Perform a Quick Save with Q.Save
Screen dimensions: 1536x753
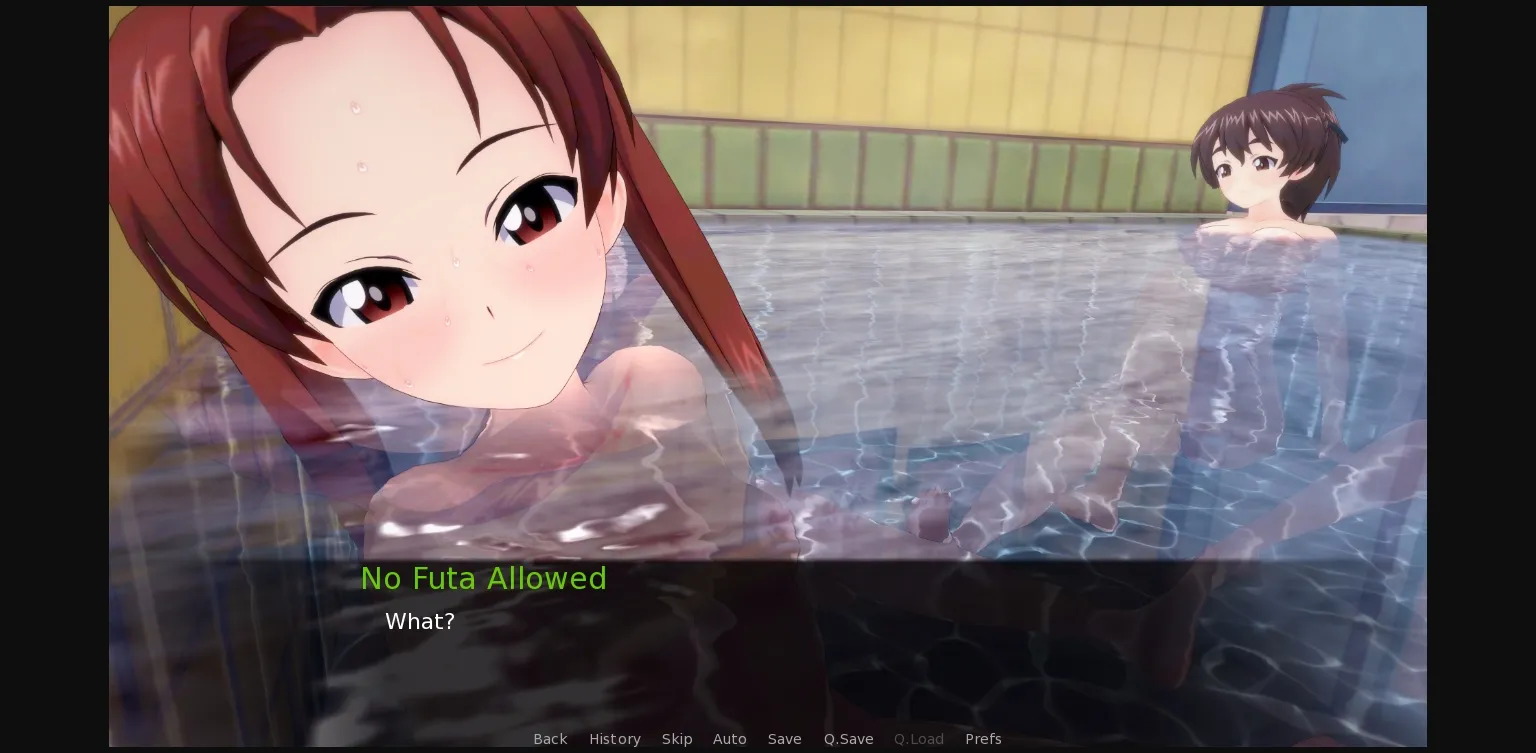coord(848,739)
